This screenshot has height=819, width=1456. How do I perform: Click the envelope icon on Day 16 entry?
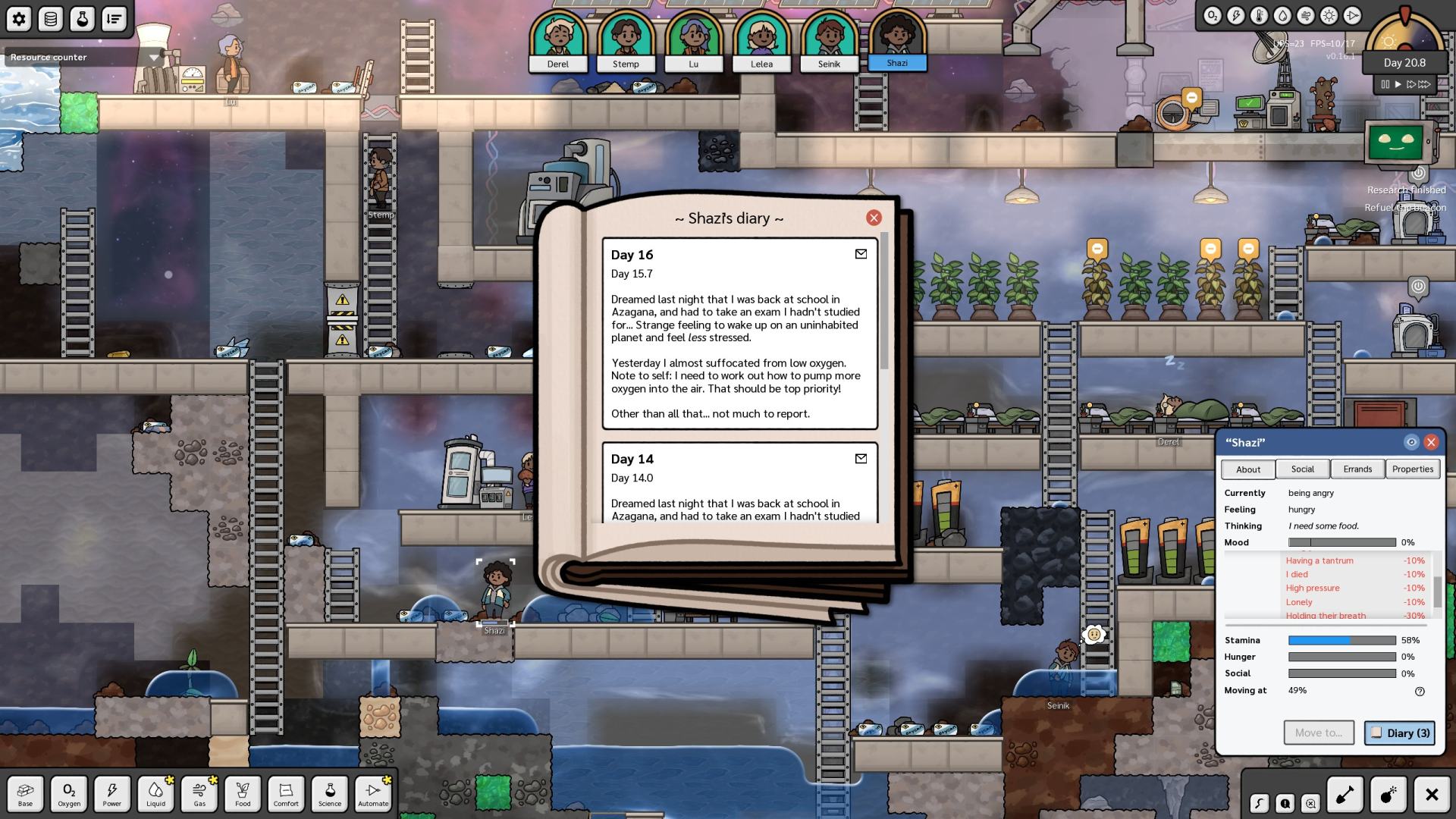pyautogui.click(x=861, y=254)
